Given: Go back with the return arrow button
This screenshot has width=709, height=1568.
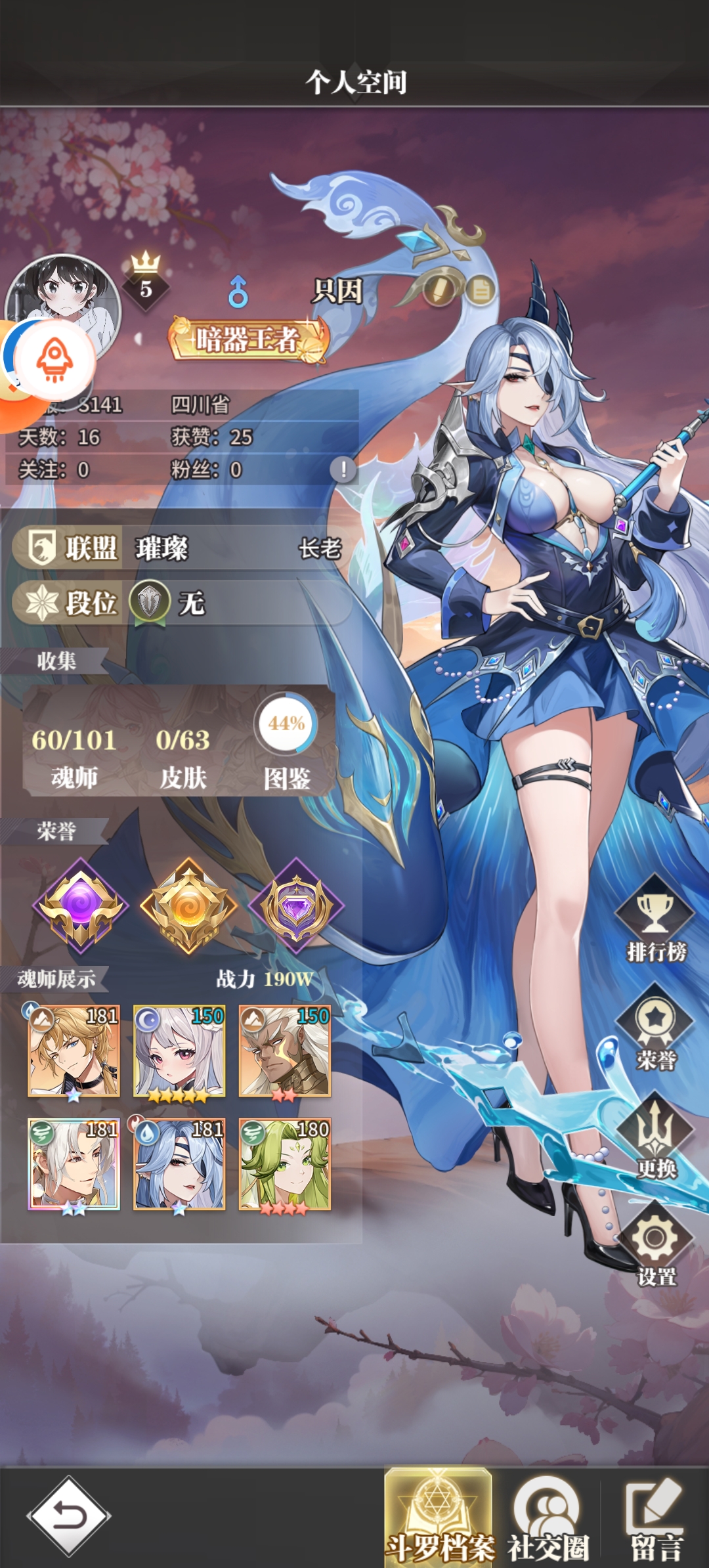Looking at the screenshot, I should [69, 1516].
